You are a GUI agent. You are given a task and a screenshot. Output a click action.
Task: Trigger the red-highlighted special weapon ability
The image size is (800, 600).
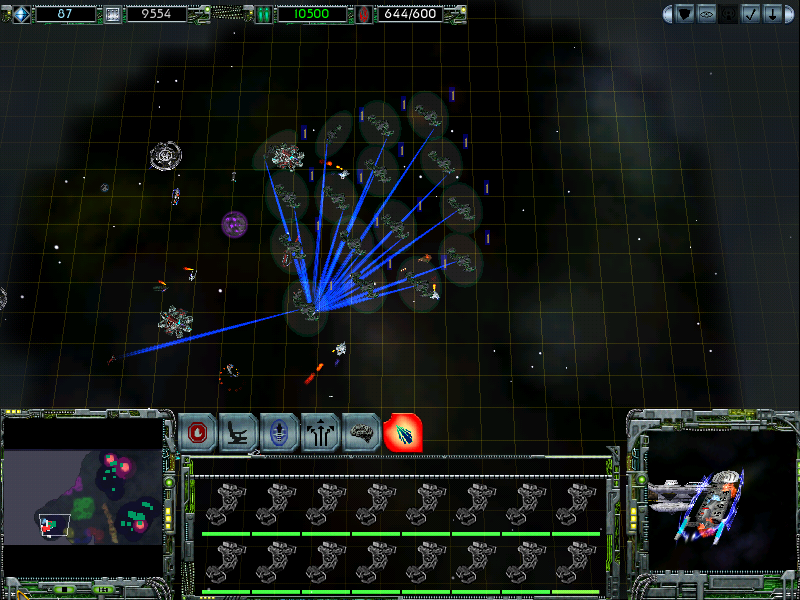(403, 432)
